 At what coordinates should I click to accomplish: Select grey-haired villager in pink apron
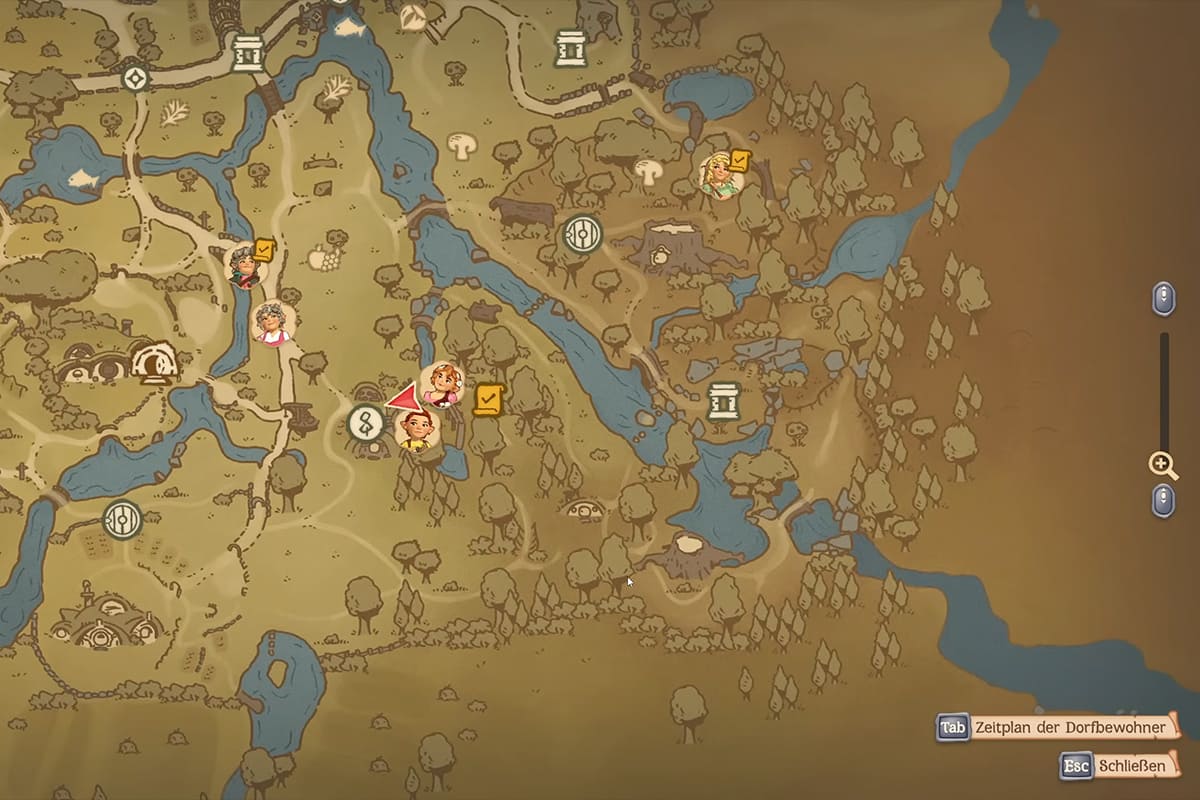(272, 322)
